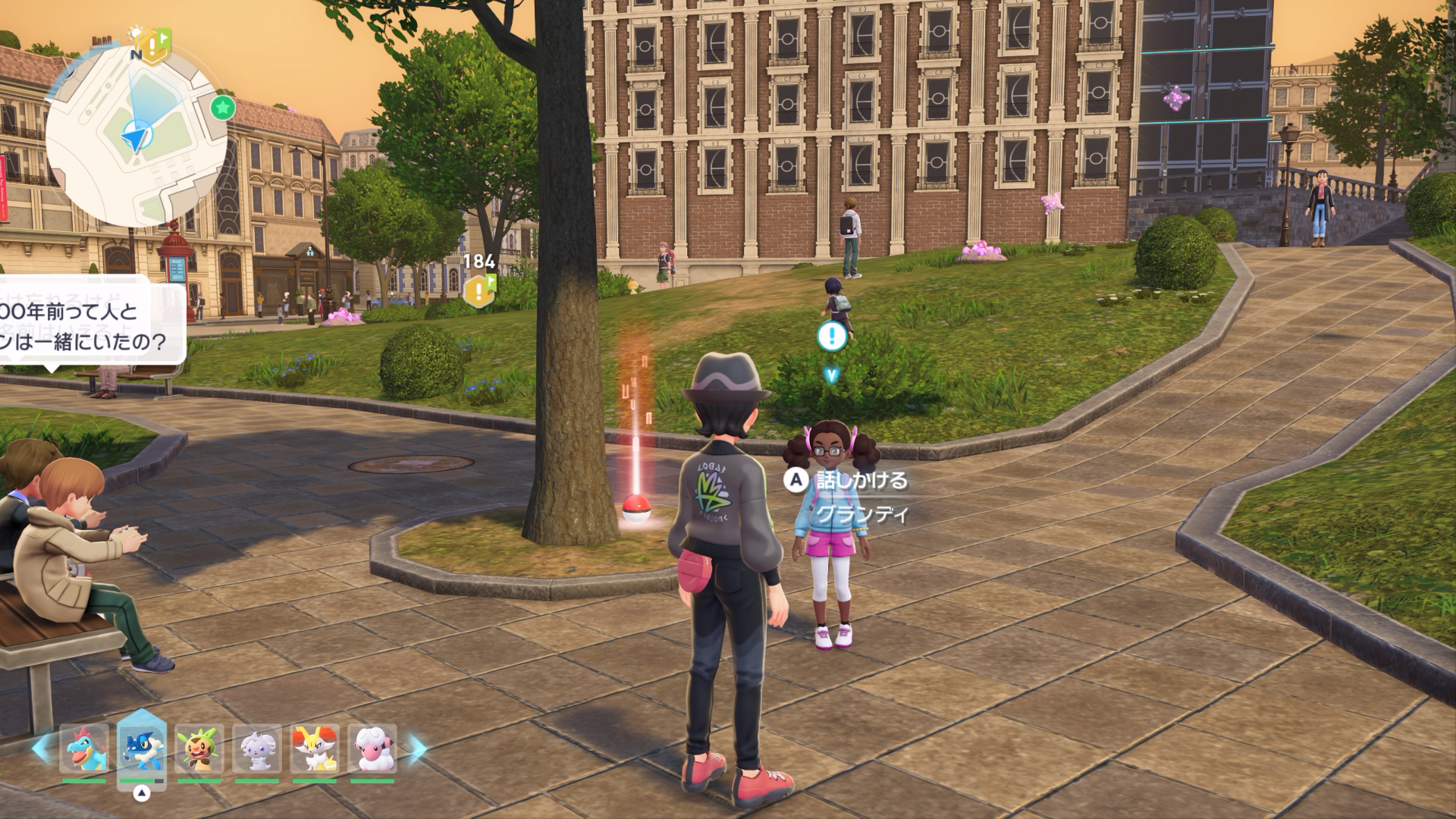Image resolution: width=1456 pixels, height=819 pixels.
Task: Select the yellow quest marker atop the minimap
Action: (x=154, y=46)
